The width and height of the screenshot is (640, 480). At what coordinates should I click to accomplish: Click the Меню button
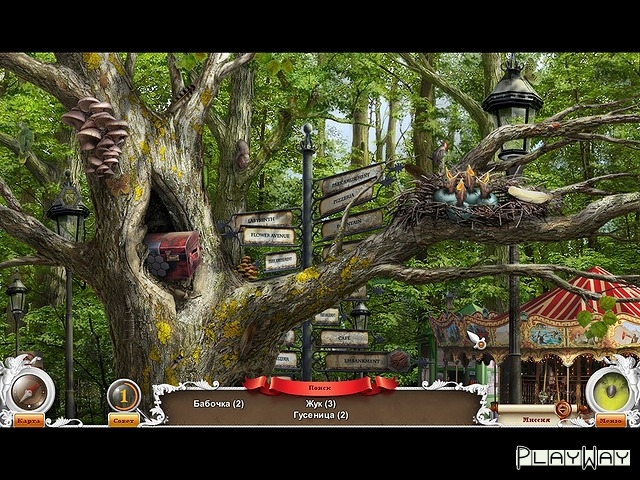610,420
